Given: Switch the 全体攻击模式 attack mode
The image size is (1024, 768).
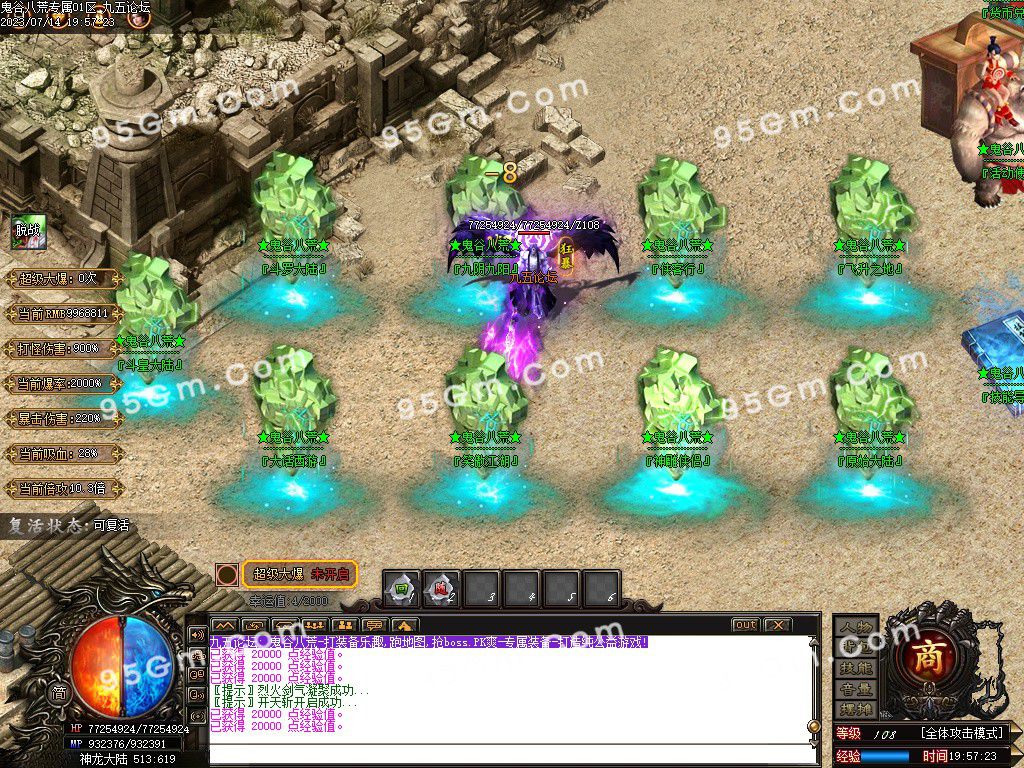Looking at the screenshot, I should coord(961,733).
